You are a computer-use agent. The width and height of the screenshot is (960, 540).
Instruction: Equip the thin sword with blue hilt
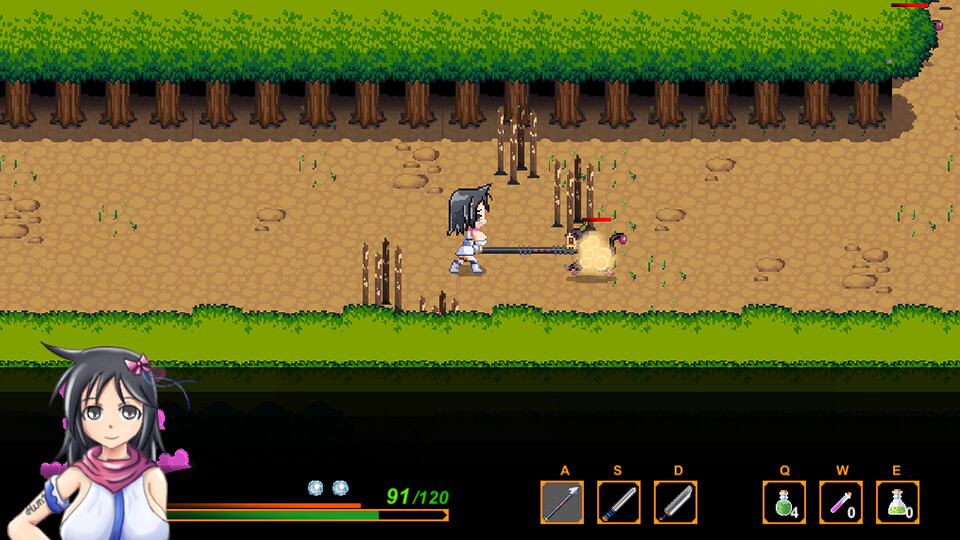[618, 502]
